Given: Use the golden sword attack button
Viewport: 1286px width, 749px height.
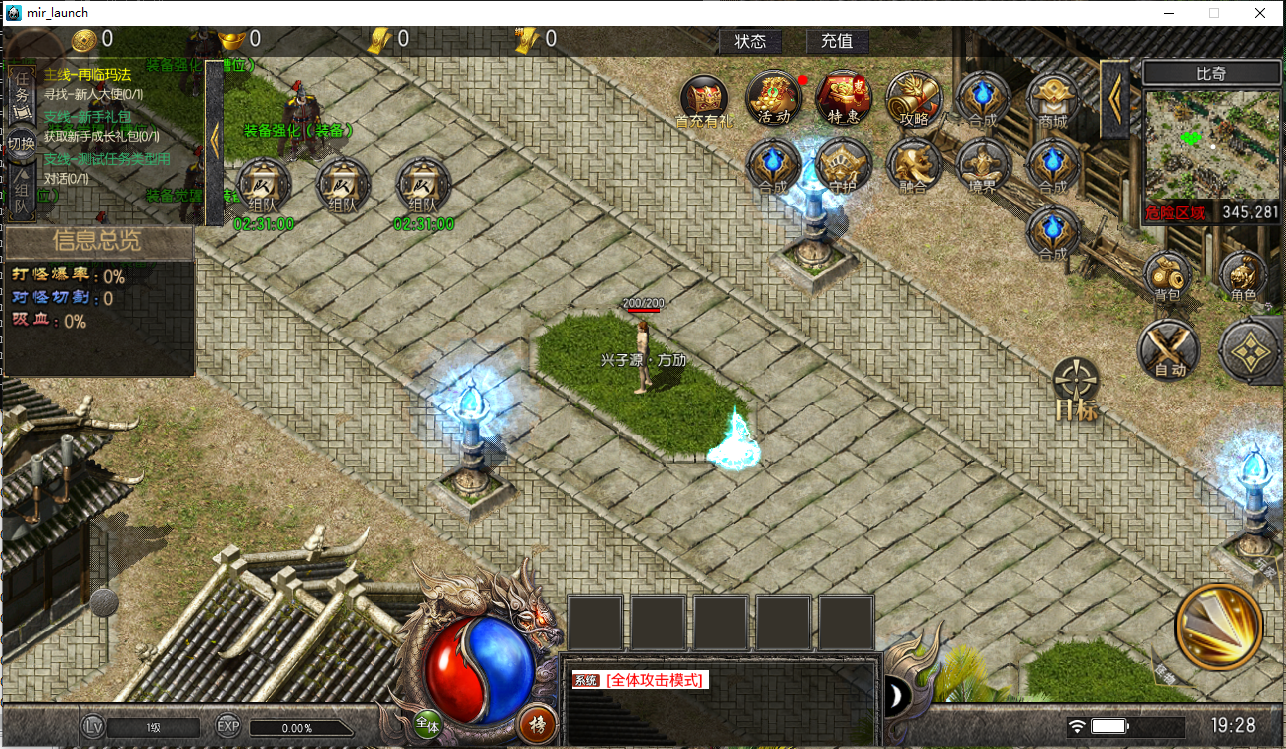Looking at the screenshot, I should pyautogui.click(x=1219, y=625).
